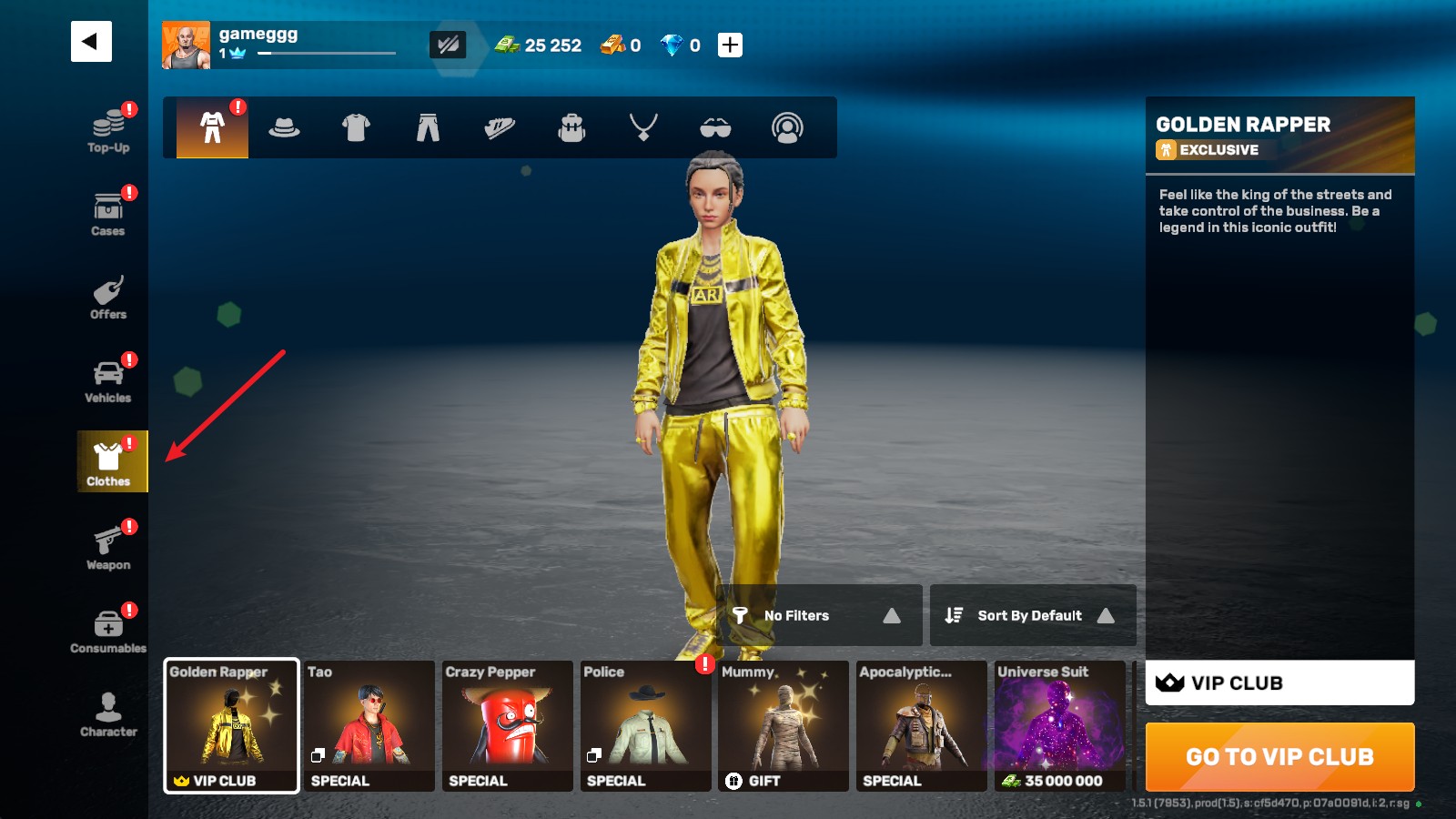Open the Weapon section

pyautogui.click(x=108, y=547)
